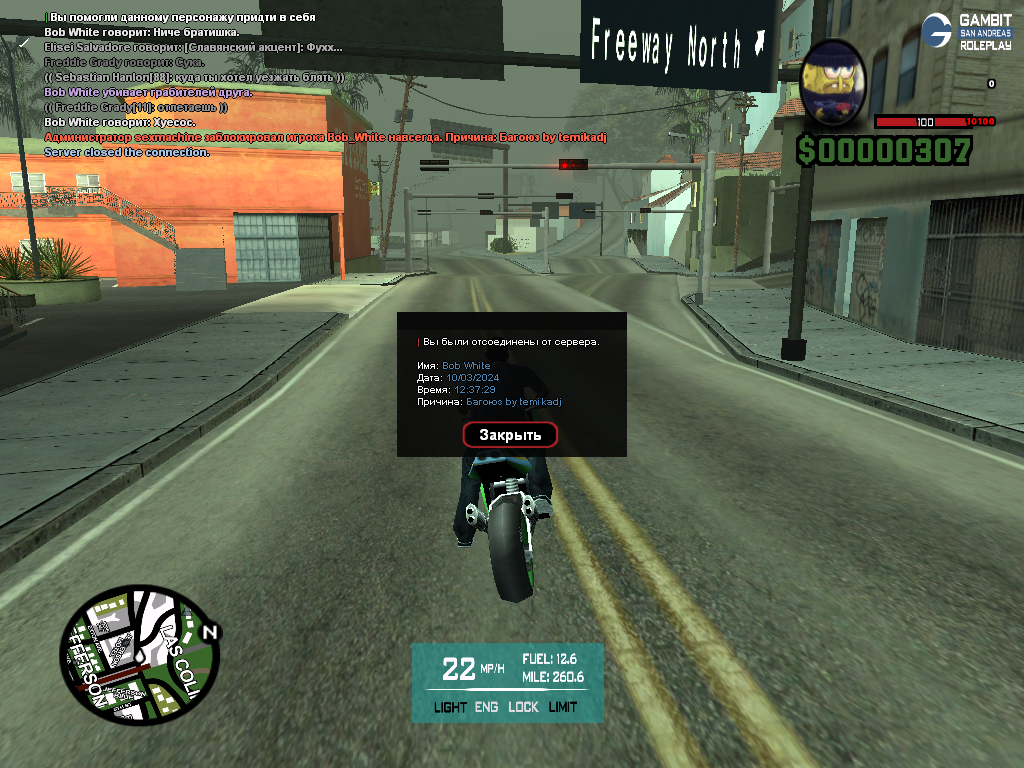Click the Gambit San Andreas Roleplay logo
This screenshot has height=768, width=1024.
pos(966,31)
